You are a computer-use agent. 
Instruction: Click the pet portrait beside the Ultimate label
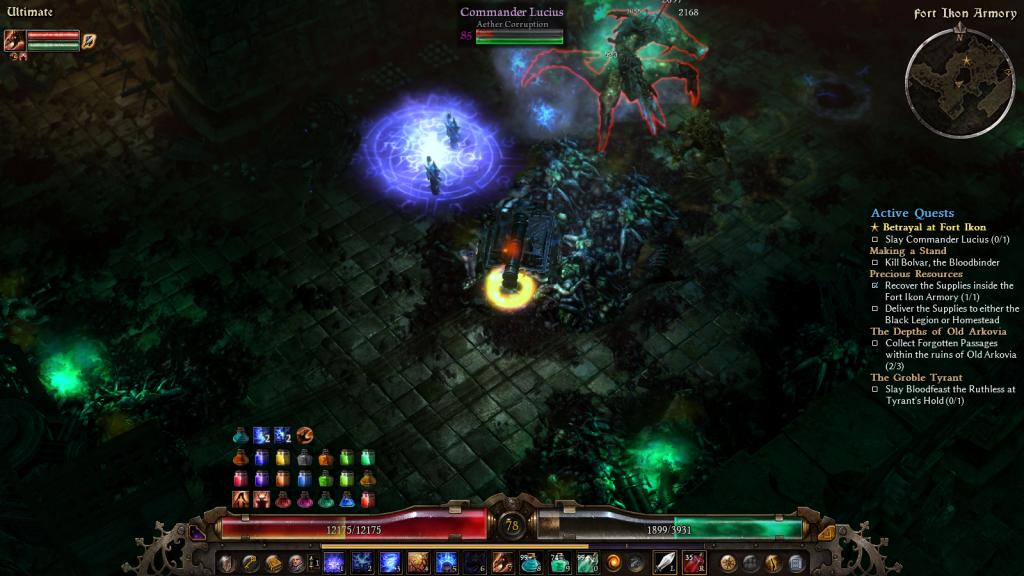(x=14, y=41)
